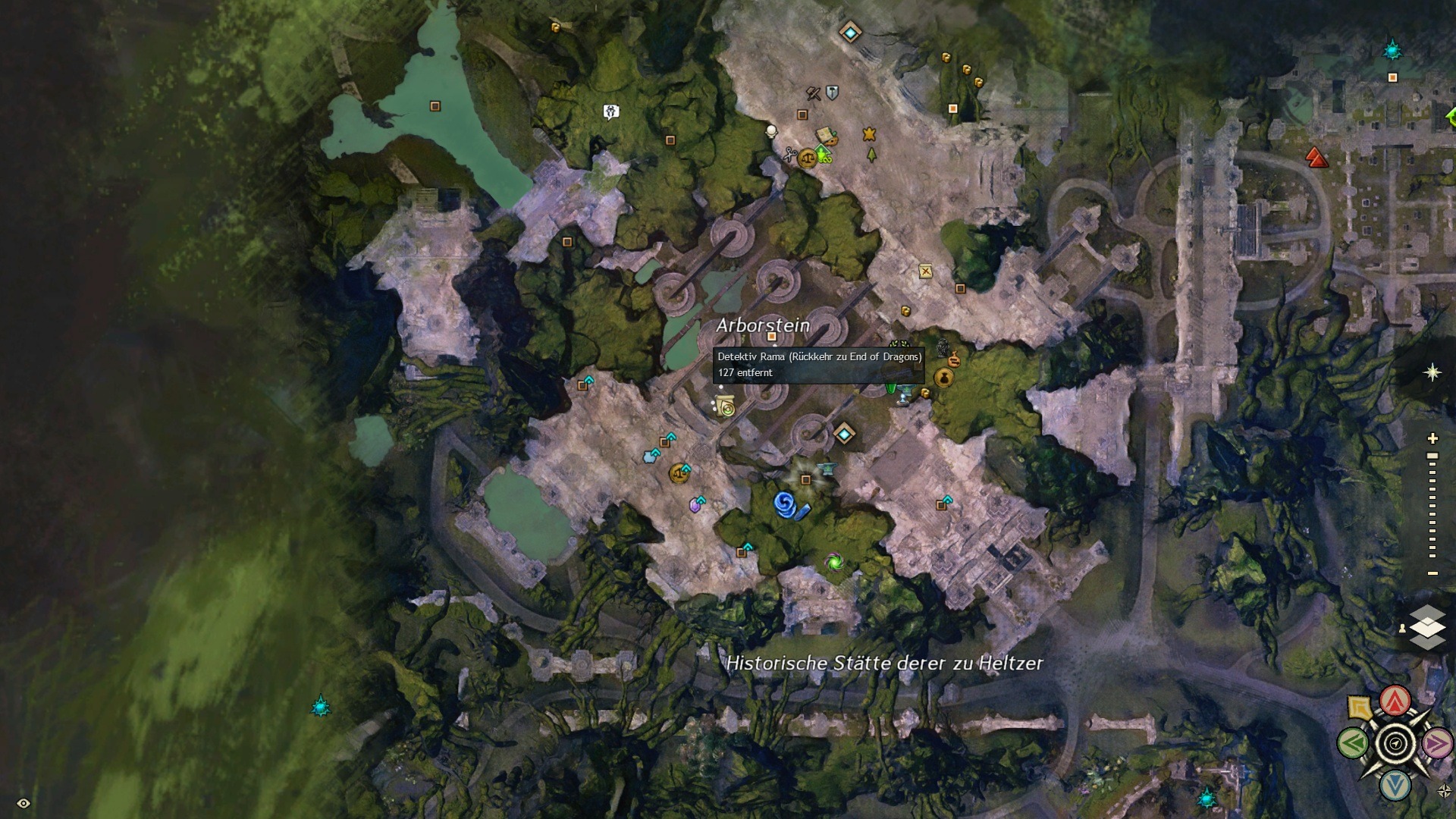Screen dimensions: 1456x819
Task: Zoom out with the map minus button
Action: tap(1432, 573)
